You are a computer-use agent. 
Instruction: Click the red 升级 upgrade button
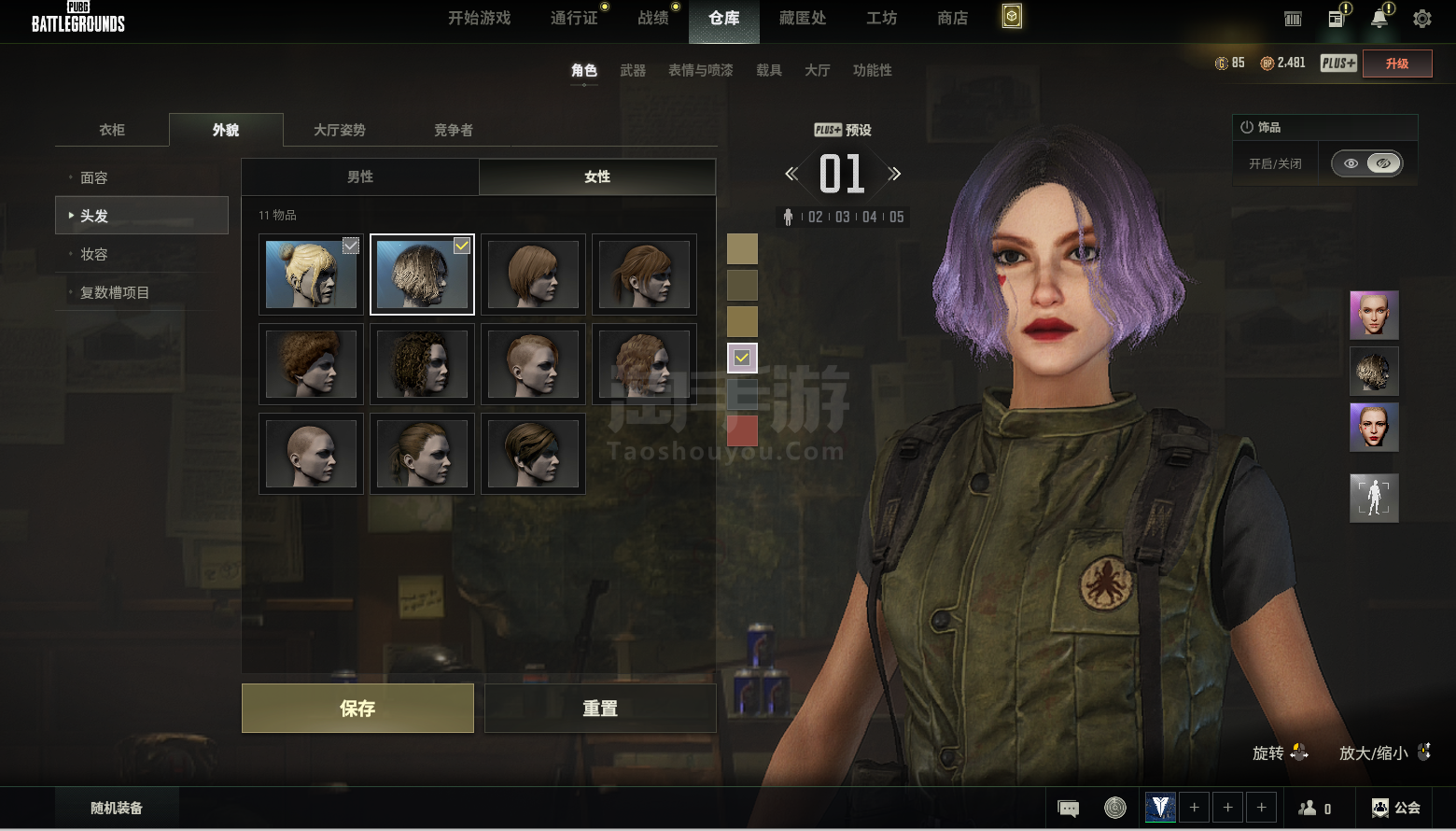[x=1397, y=63]
